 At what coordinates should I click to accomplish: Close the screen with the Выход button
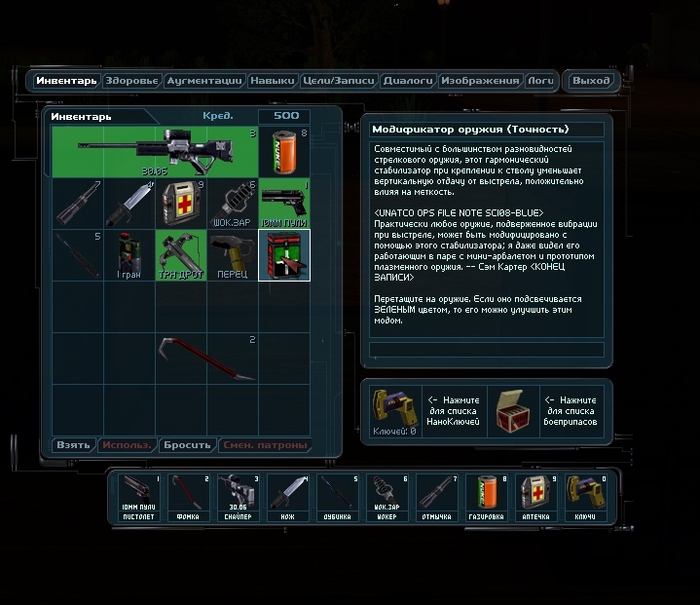point(592,81)
